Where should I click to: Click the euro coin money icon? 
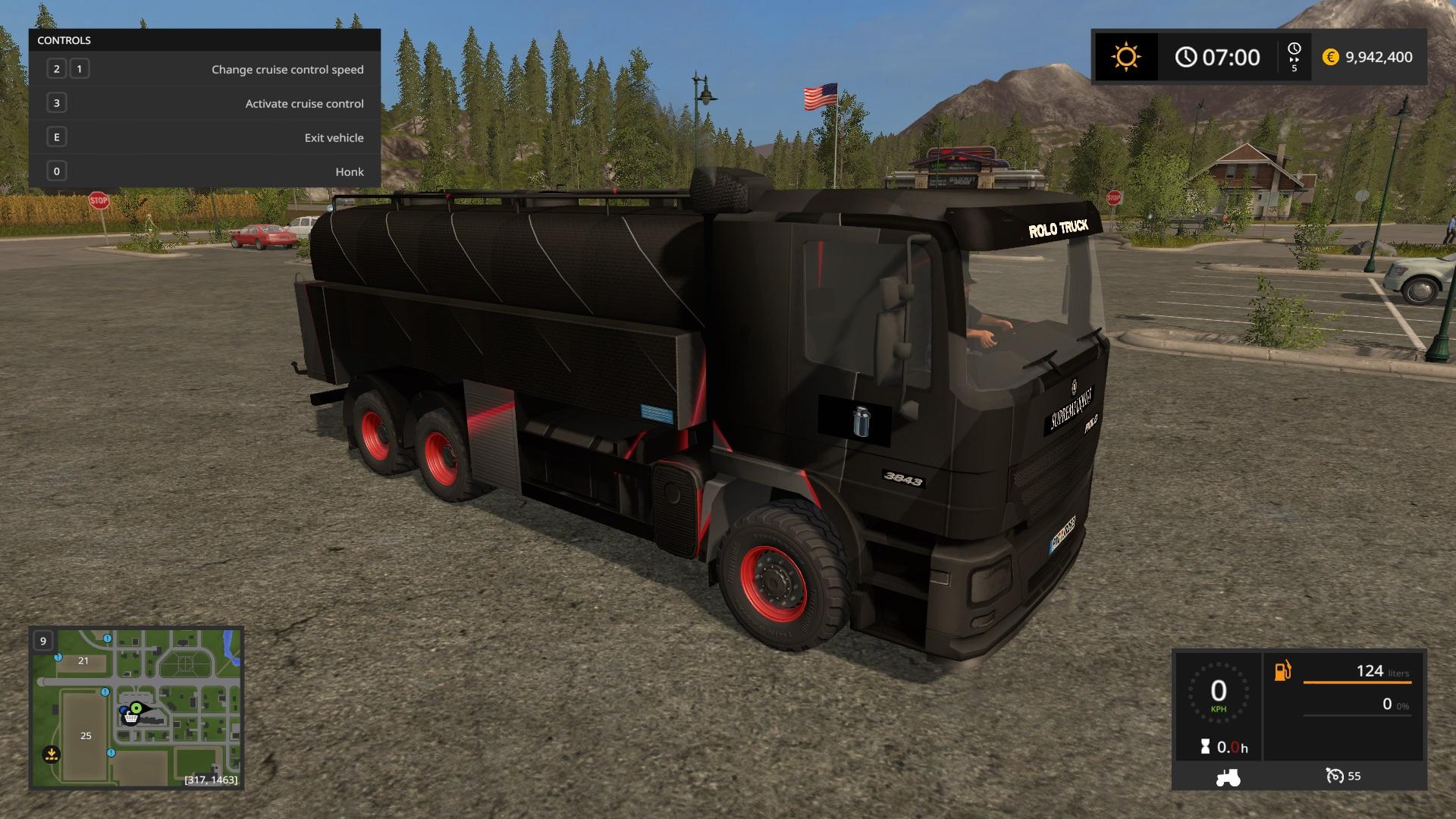pyautogui.click(x=1330, y=57)
